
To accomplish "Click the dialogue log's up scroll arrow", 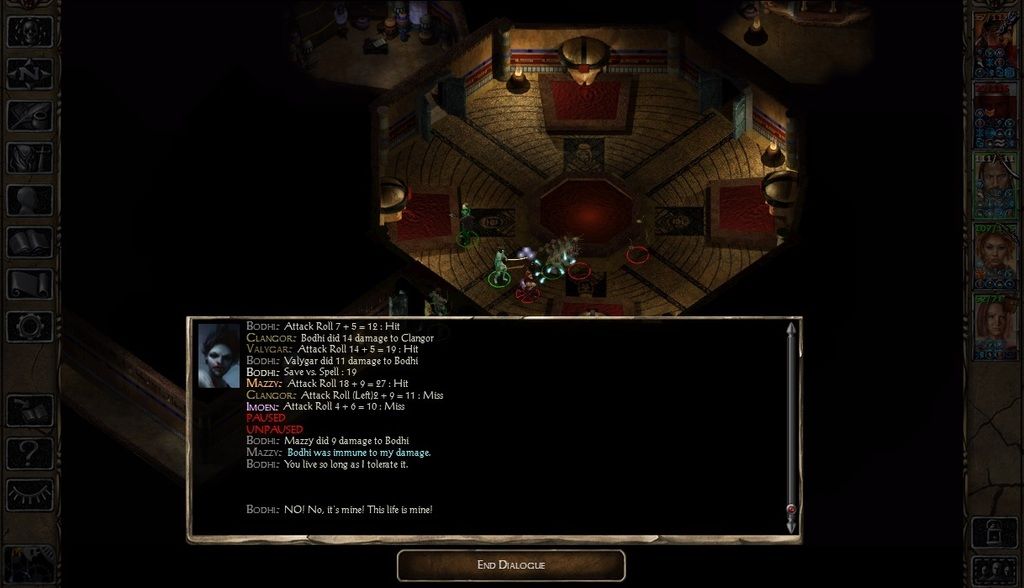I will pyautogui.click(x=792, y=330).
